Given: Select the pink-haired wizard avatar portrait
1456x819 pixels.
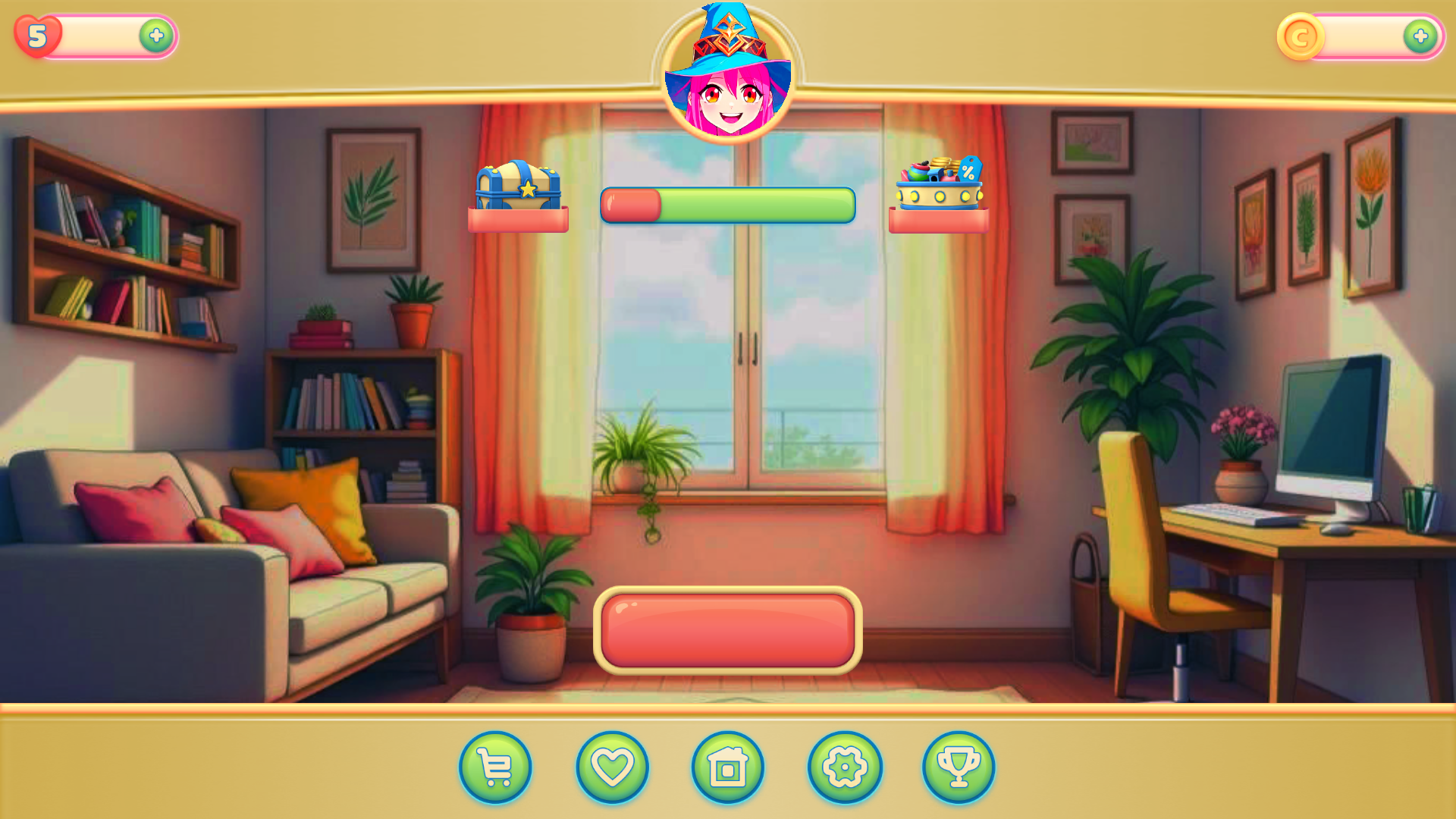Looking at the screenshot, I should click(729, 76).
